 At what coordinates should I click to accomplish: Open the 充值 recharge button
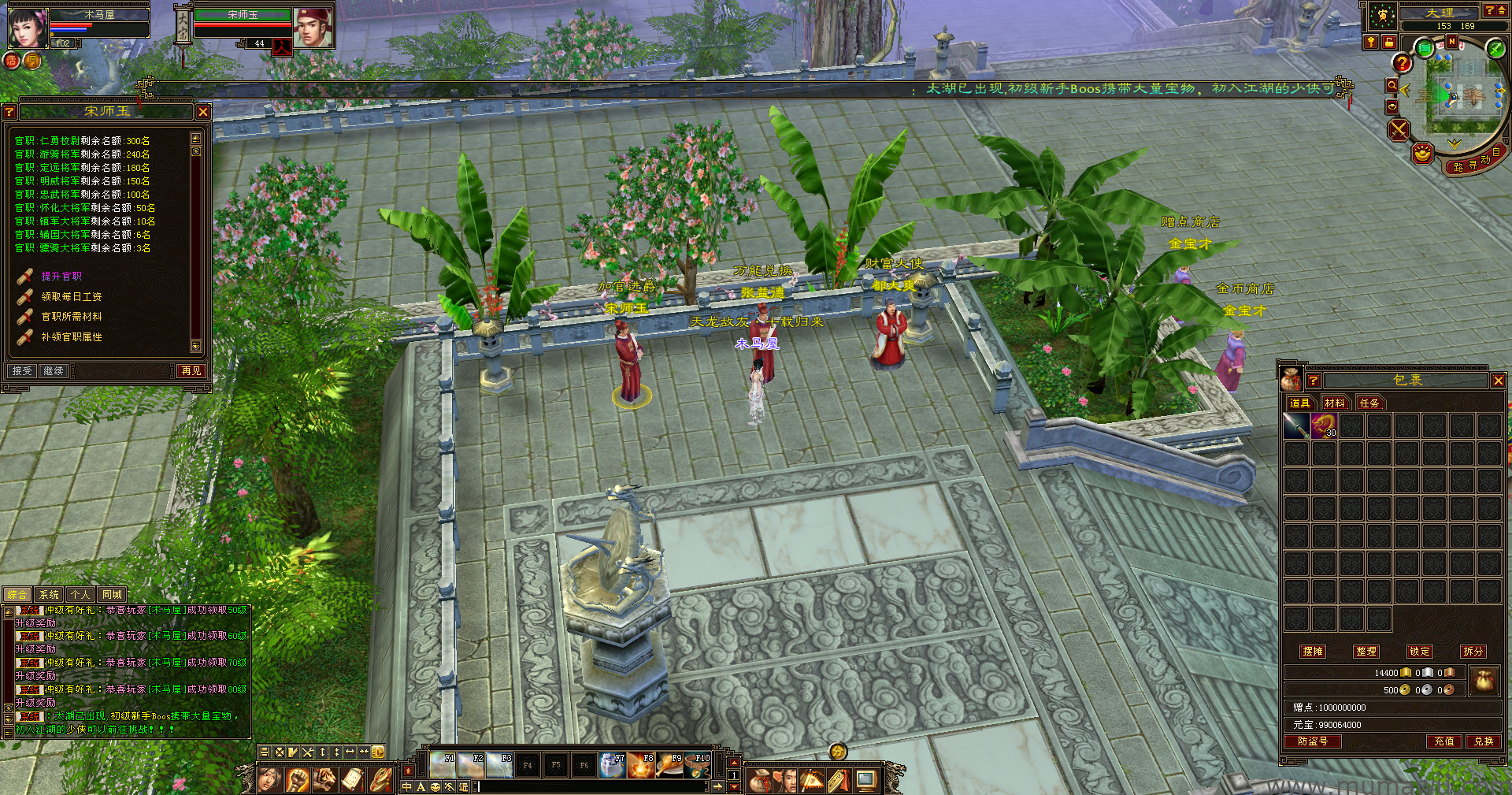[x=1444, y=741]
